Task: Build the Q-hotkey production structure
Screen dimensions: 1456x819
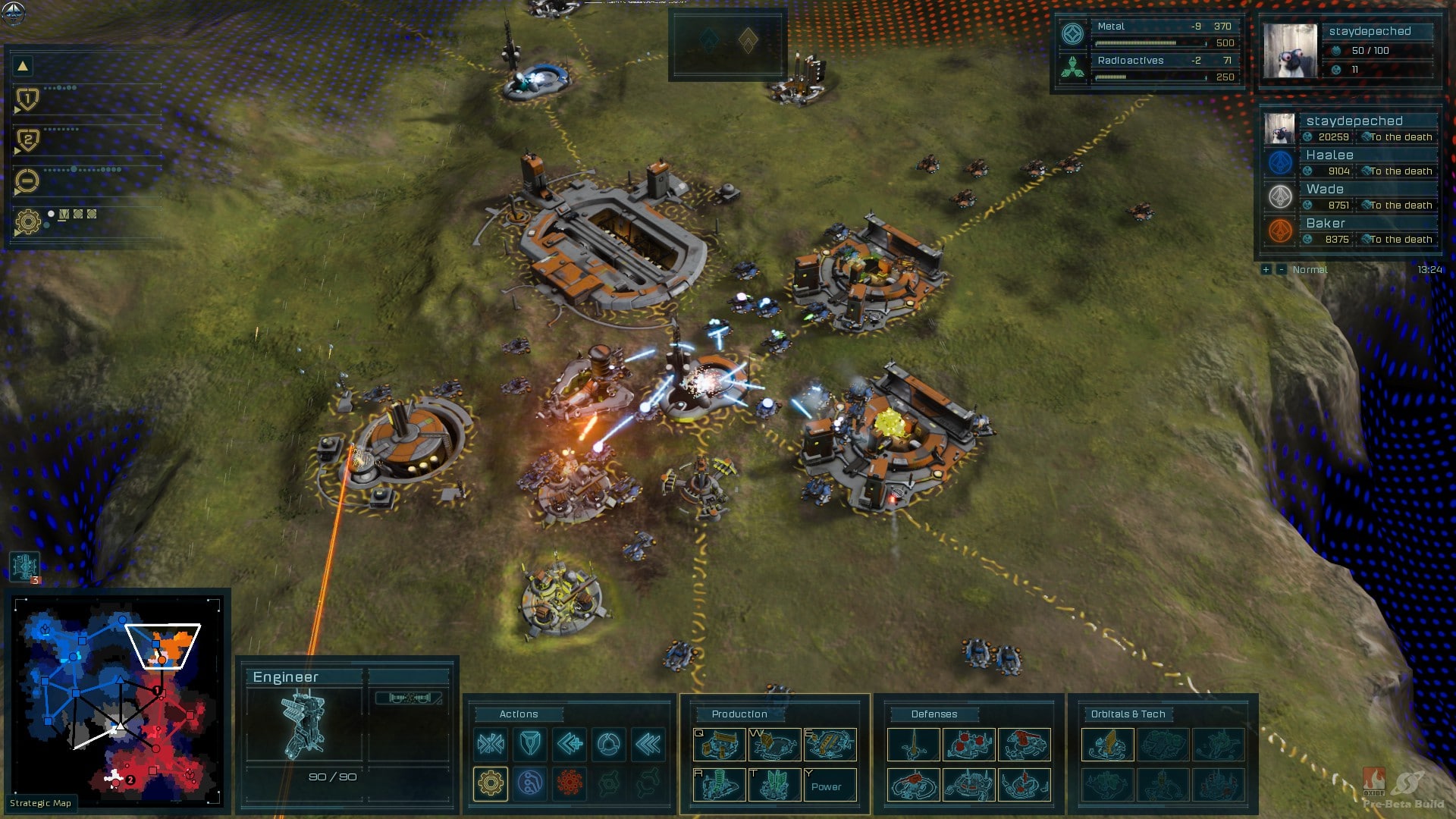Action: pos(719,745)
